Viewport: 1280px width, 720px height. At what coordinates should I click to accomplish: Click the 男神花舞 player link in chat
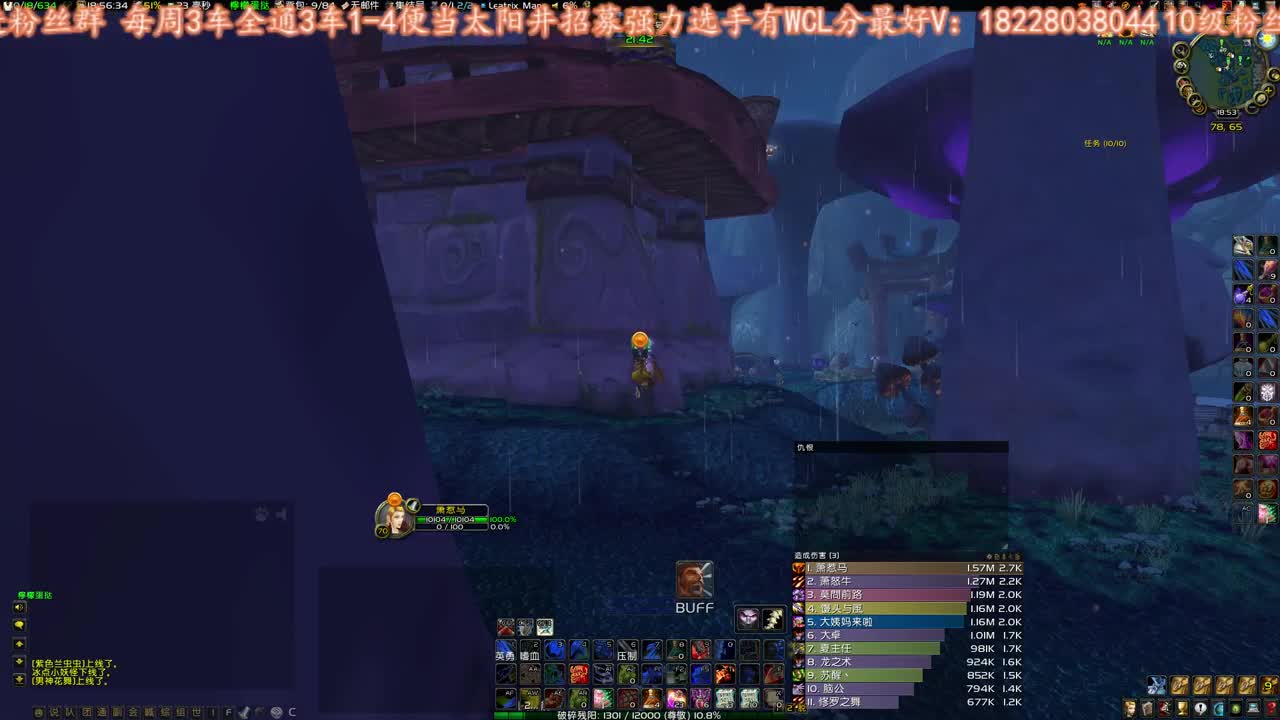pyautogui.click(x=55, y=682)
